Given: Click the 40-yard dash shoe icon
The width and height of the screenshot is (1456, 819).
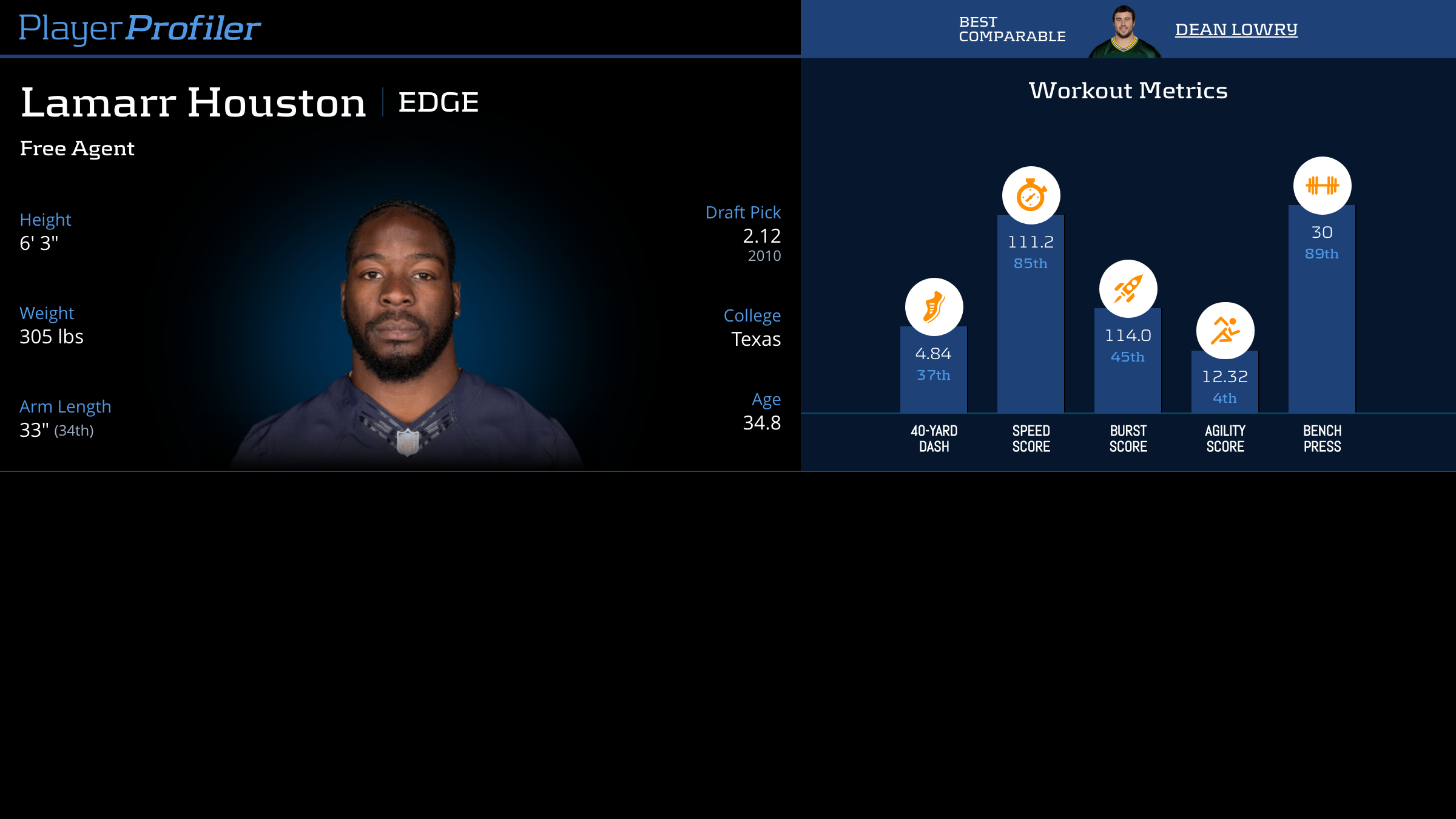Looking at the screenshot, I should [x=934, y=307].
